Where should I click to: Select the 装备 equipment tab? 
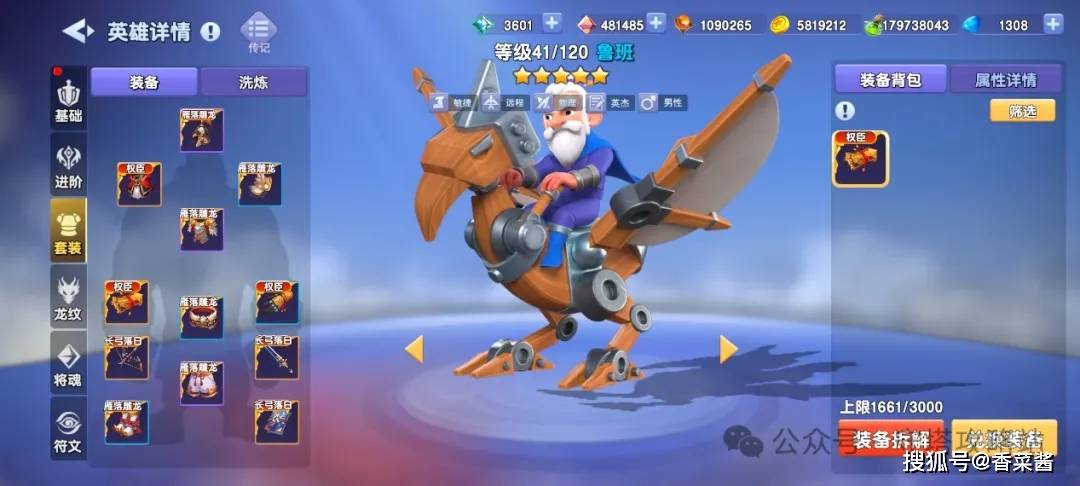click(145, 82)
